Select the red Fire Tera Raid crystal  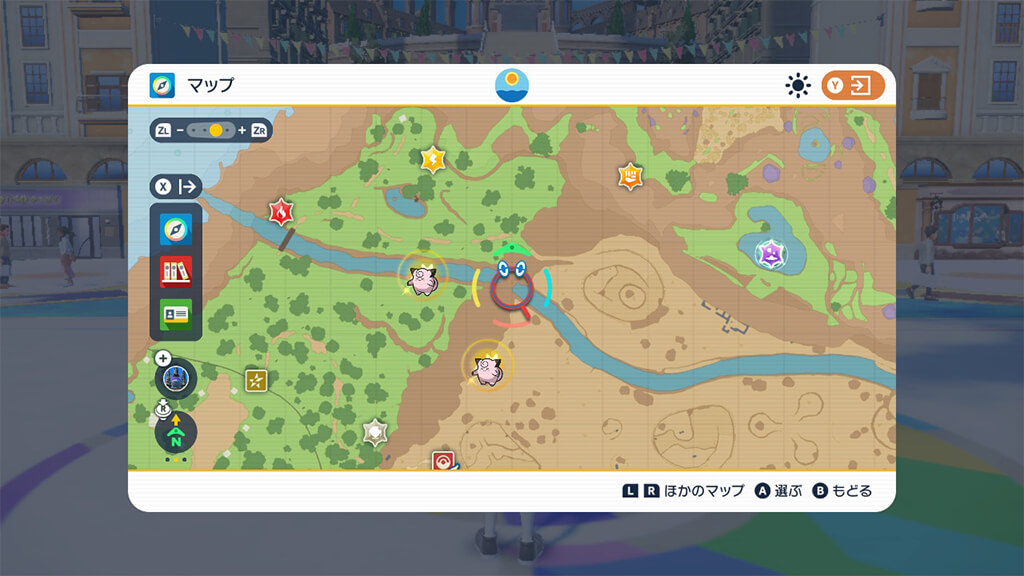(x=281, y=211)
